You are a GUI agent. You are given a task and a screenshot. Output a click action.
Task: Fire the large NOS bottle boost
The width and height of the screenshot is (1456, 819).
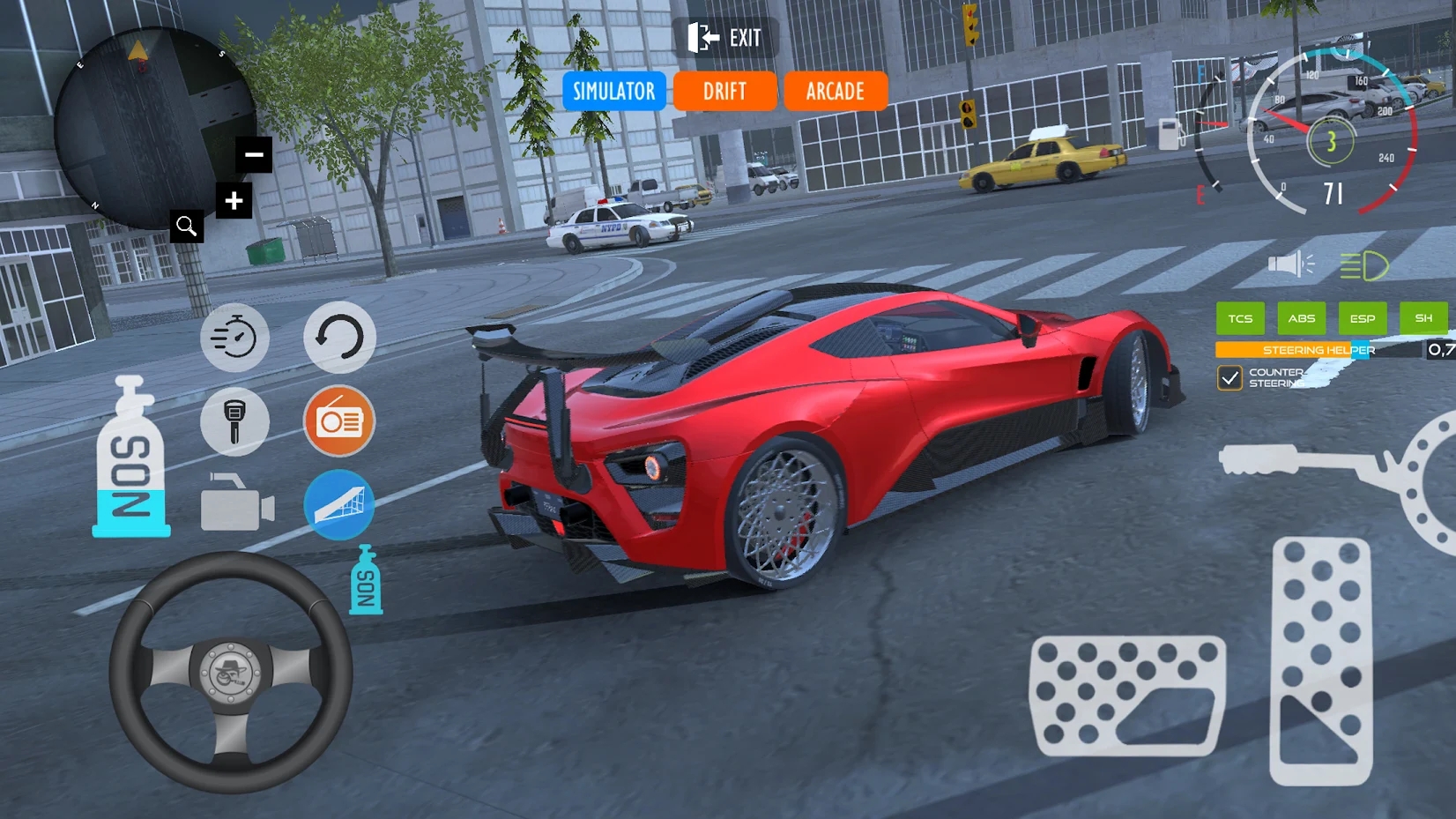point(130,458)
